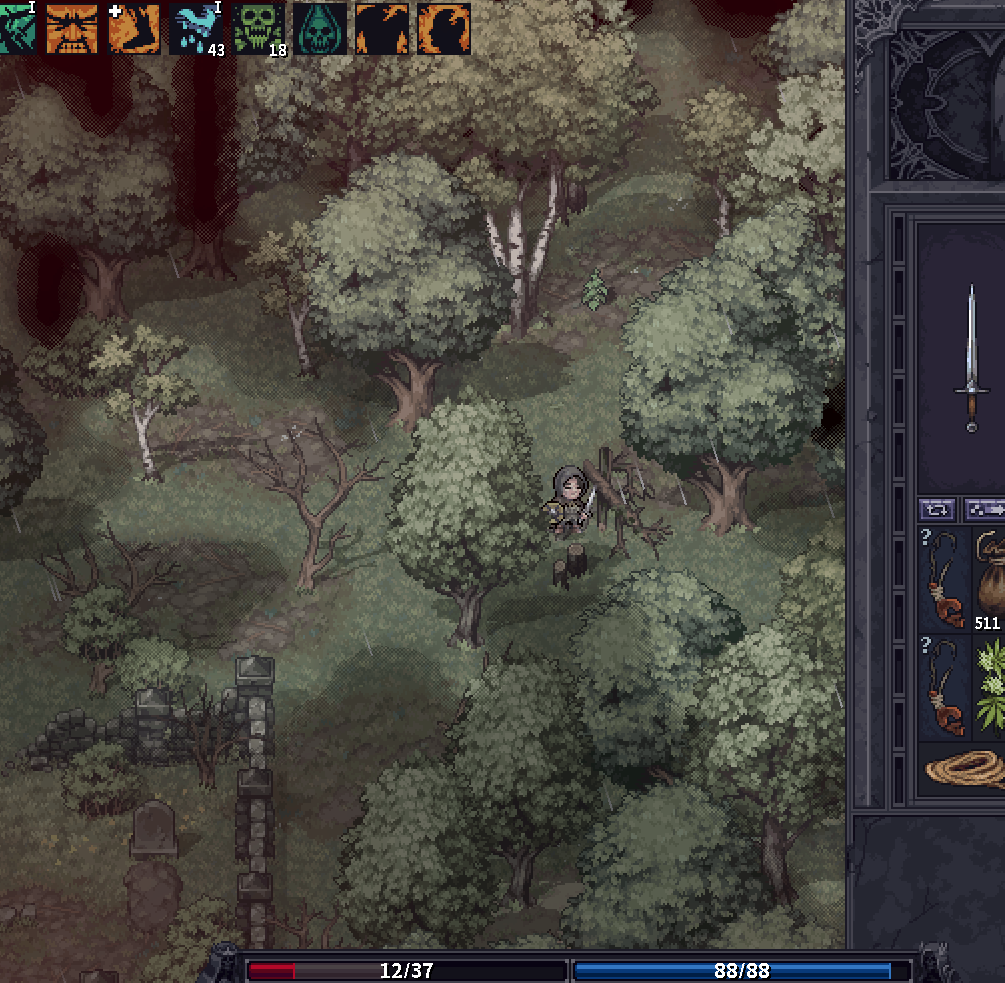Click the inventory sort arrows button
Image resolution: width=1005 pixels, height=983 pixels.
[939, 509]
